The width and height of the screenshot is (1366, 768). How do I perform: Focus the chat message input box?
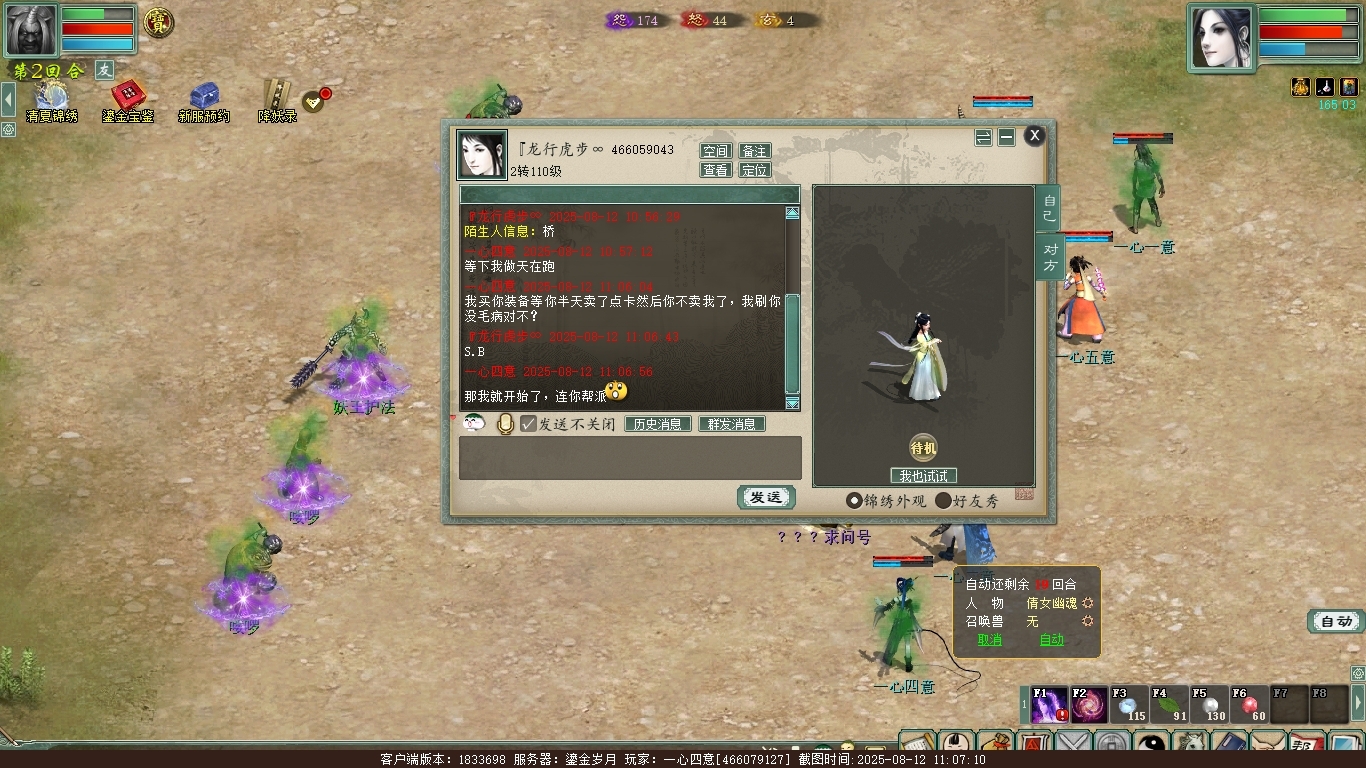[x=630, y=457]
